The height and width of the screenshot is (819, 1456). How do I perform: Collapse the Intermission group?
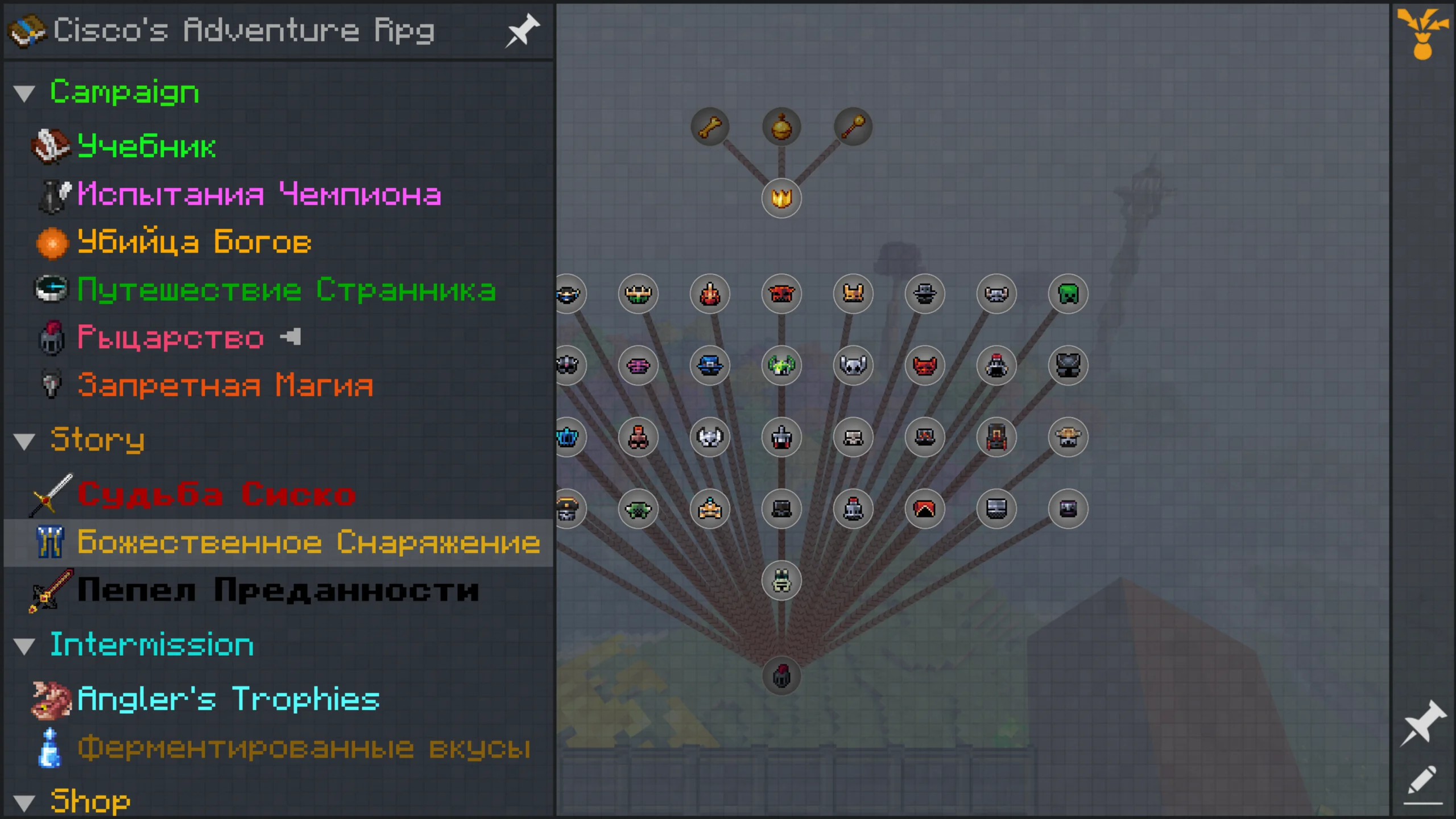point(24,647)
